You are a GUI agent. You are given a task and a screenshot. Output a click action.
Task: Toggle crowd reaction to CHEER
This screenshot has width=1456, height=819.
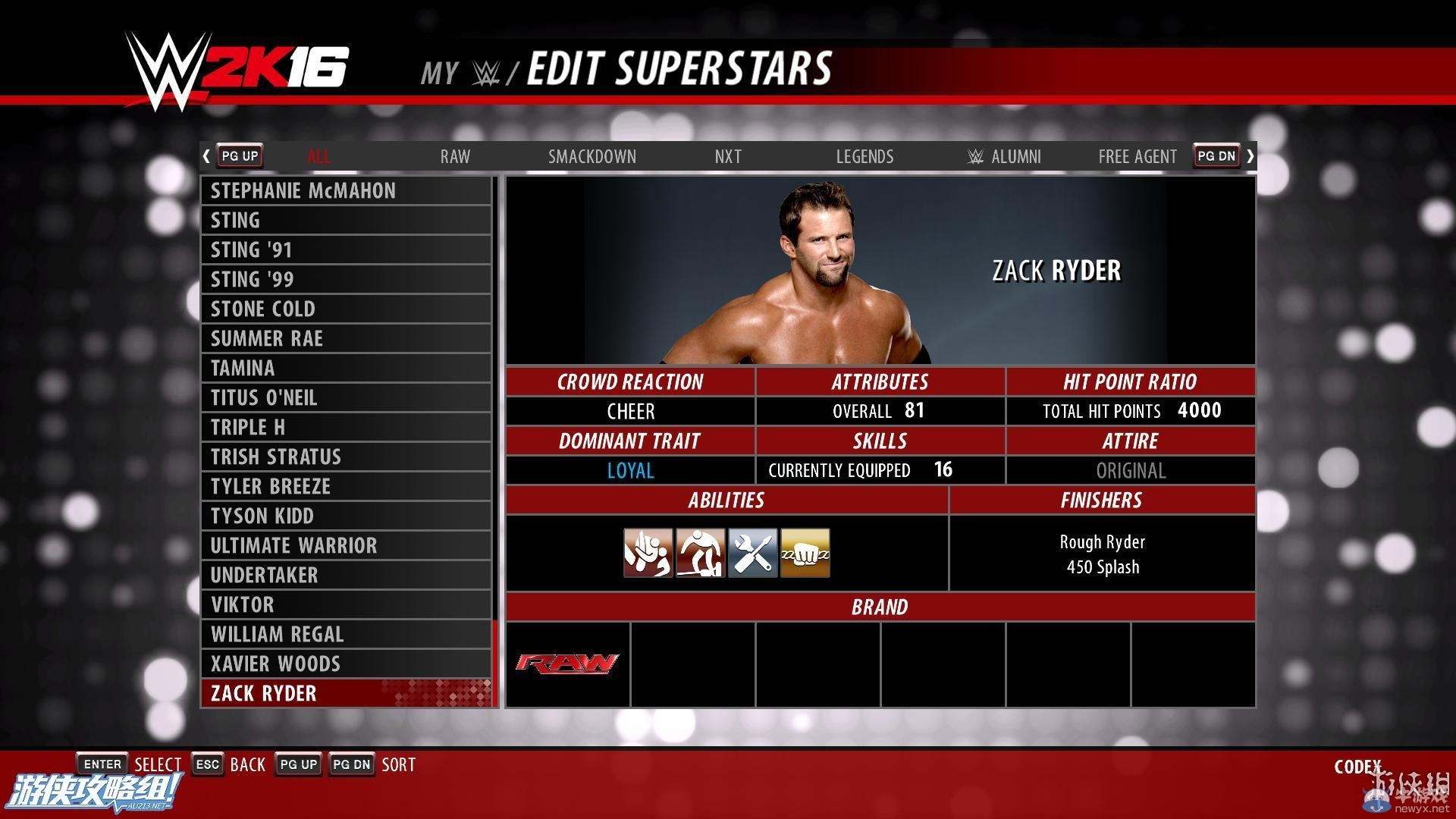(x=630, y=411)
